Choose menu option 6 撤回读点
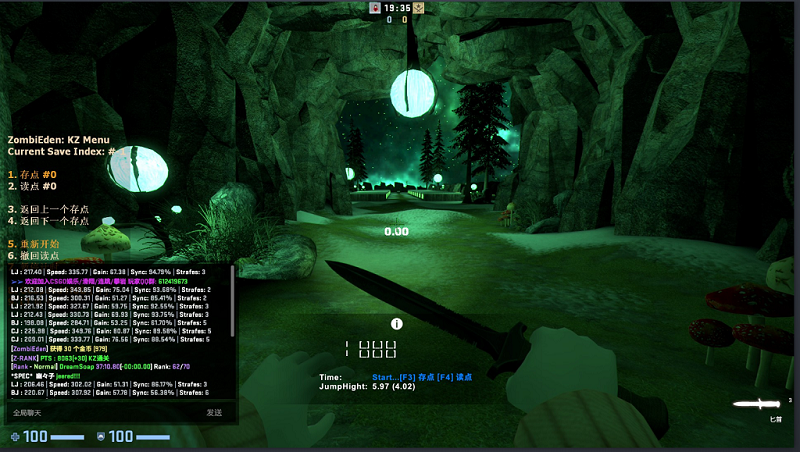800x452 pixels. point(37,256)
